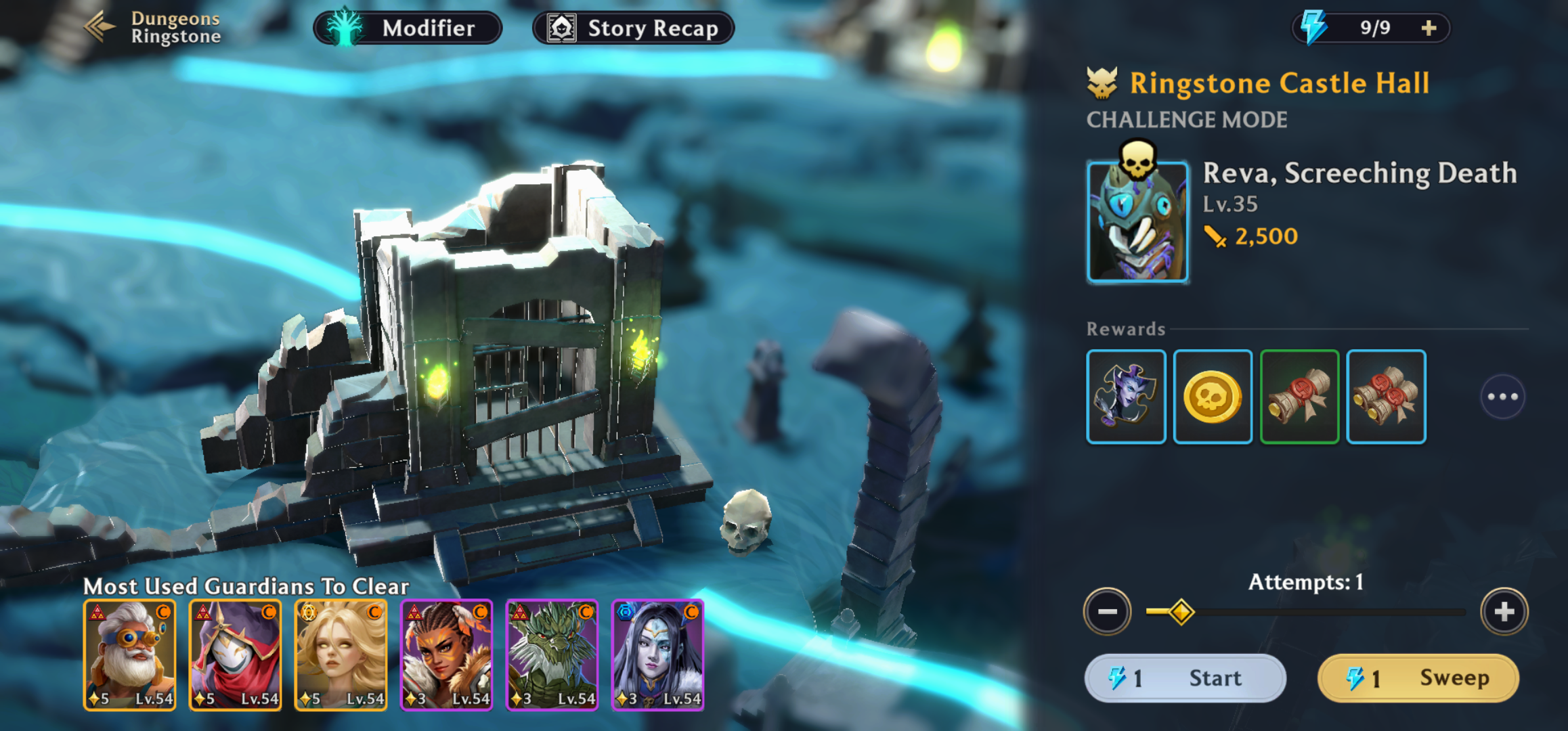The image size is (1568, 731).
Task: Increase attempts with the plus button
Action: pos(1504,611)
